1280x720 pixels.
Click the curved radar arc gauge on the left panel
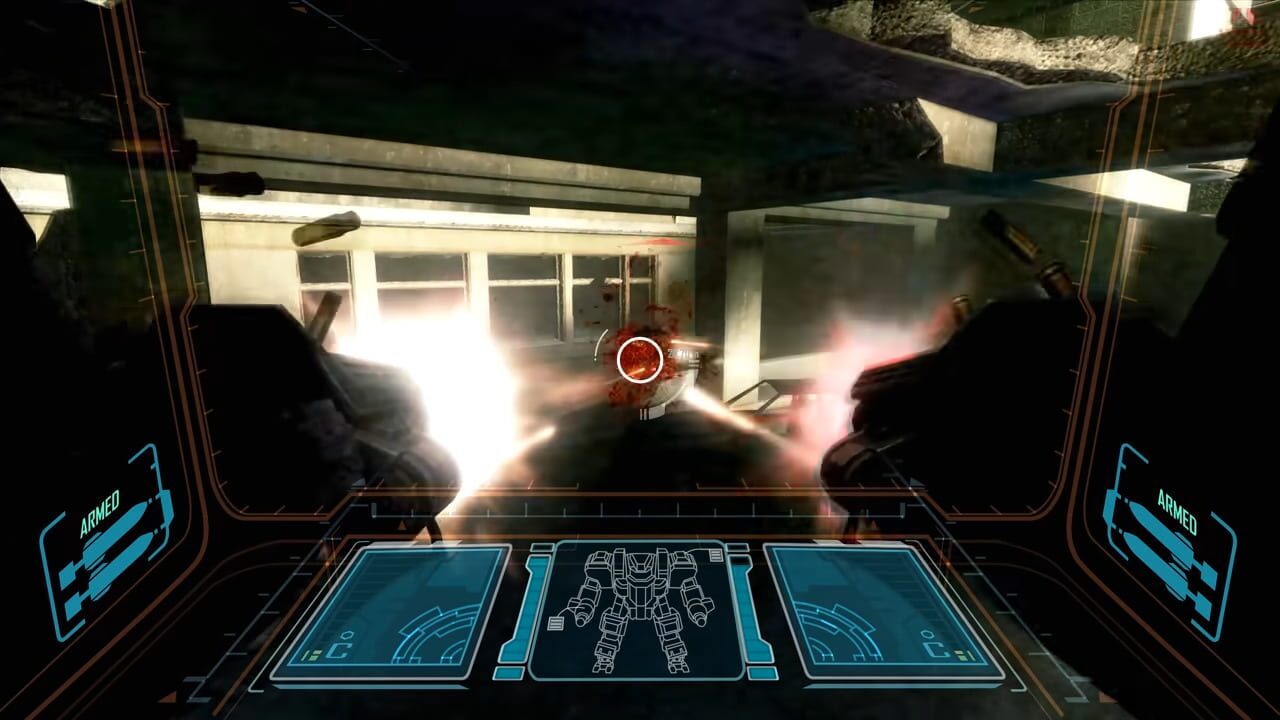[434, 635]
